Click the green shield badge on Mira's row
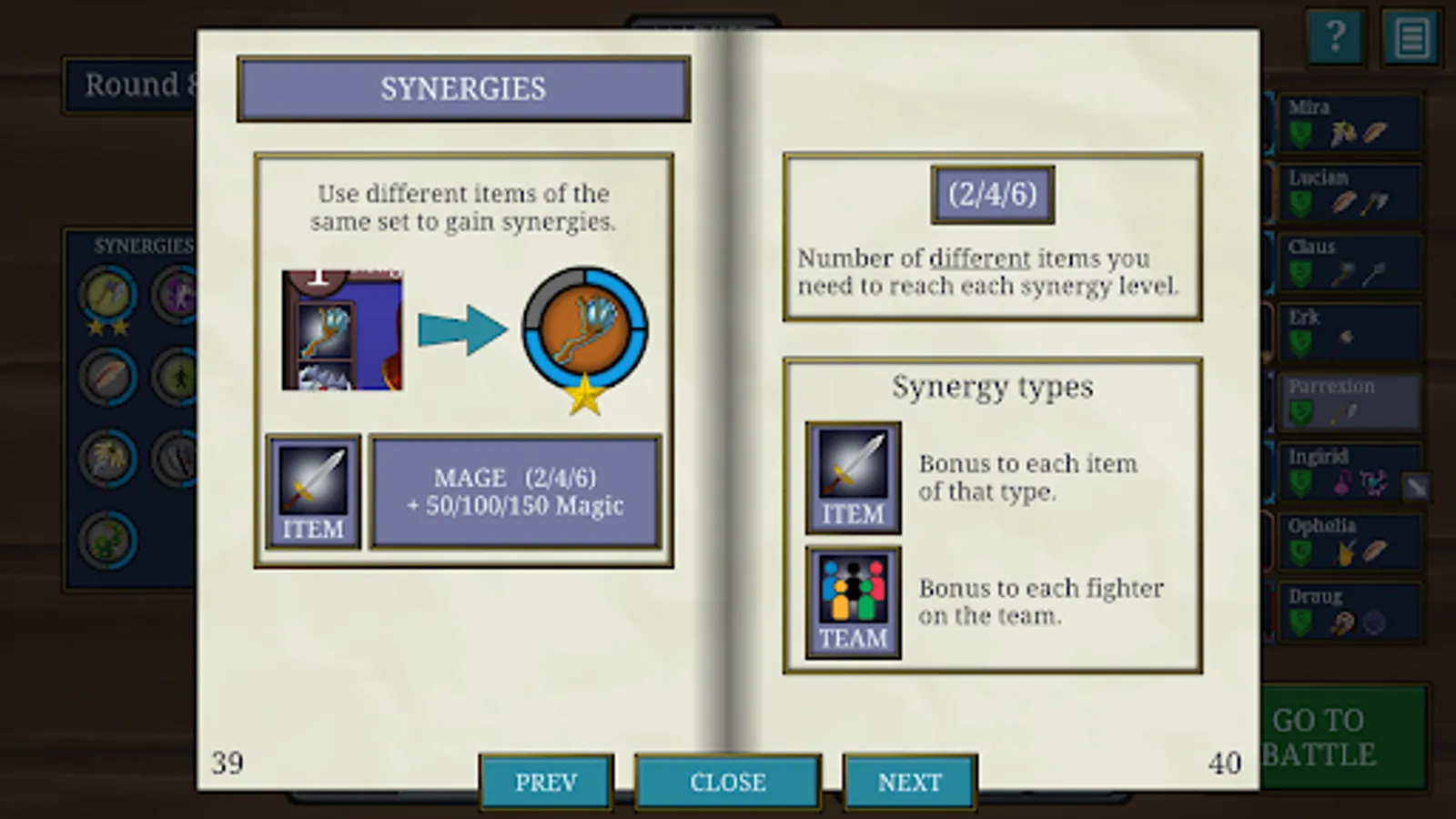 coord(1298,132)
